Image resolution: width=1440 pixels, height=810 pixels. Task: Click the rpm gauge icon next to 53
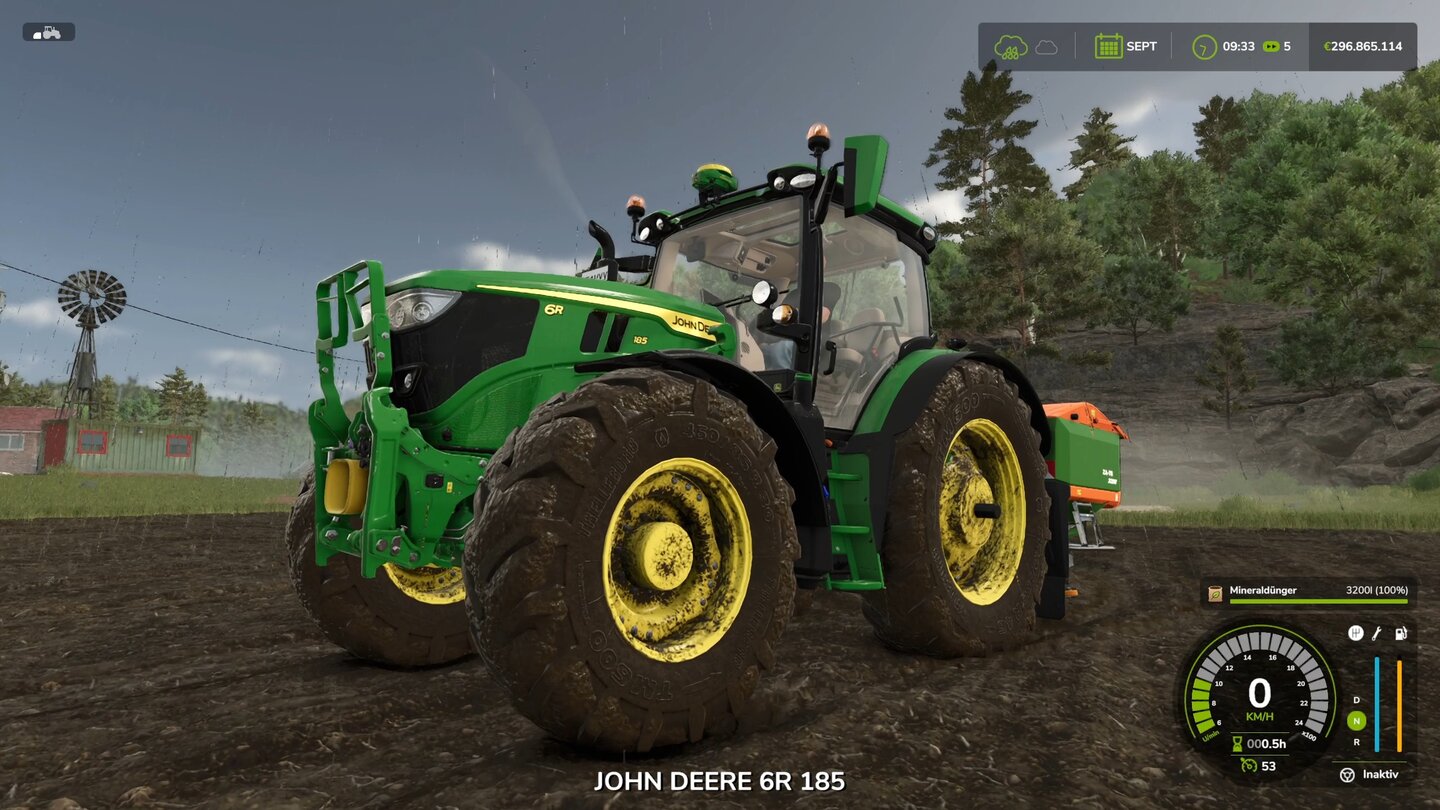pos(1248,765)
